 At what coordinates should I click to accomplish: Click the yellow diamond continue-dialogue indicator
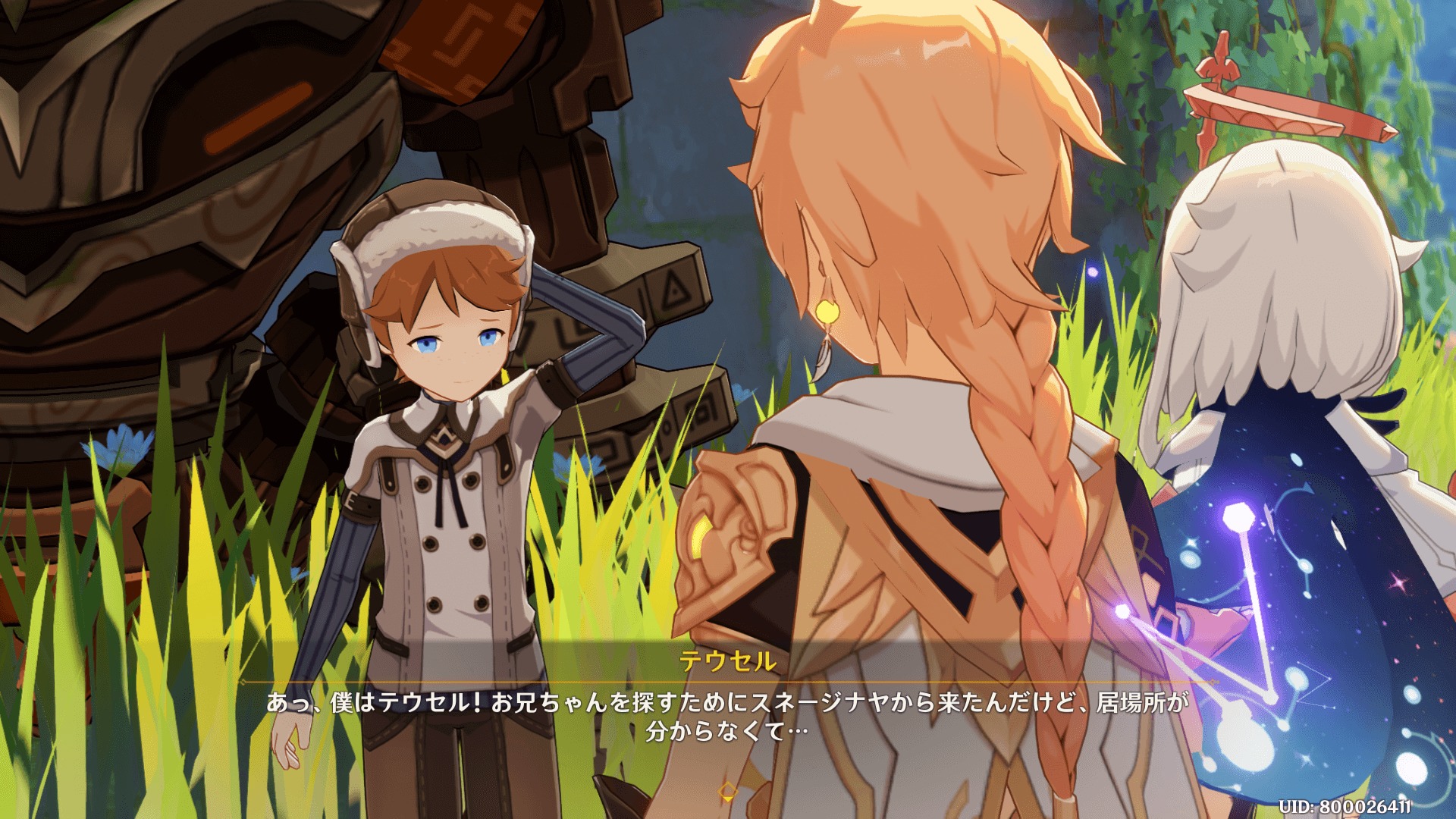(727, 792)
